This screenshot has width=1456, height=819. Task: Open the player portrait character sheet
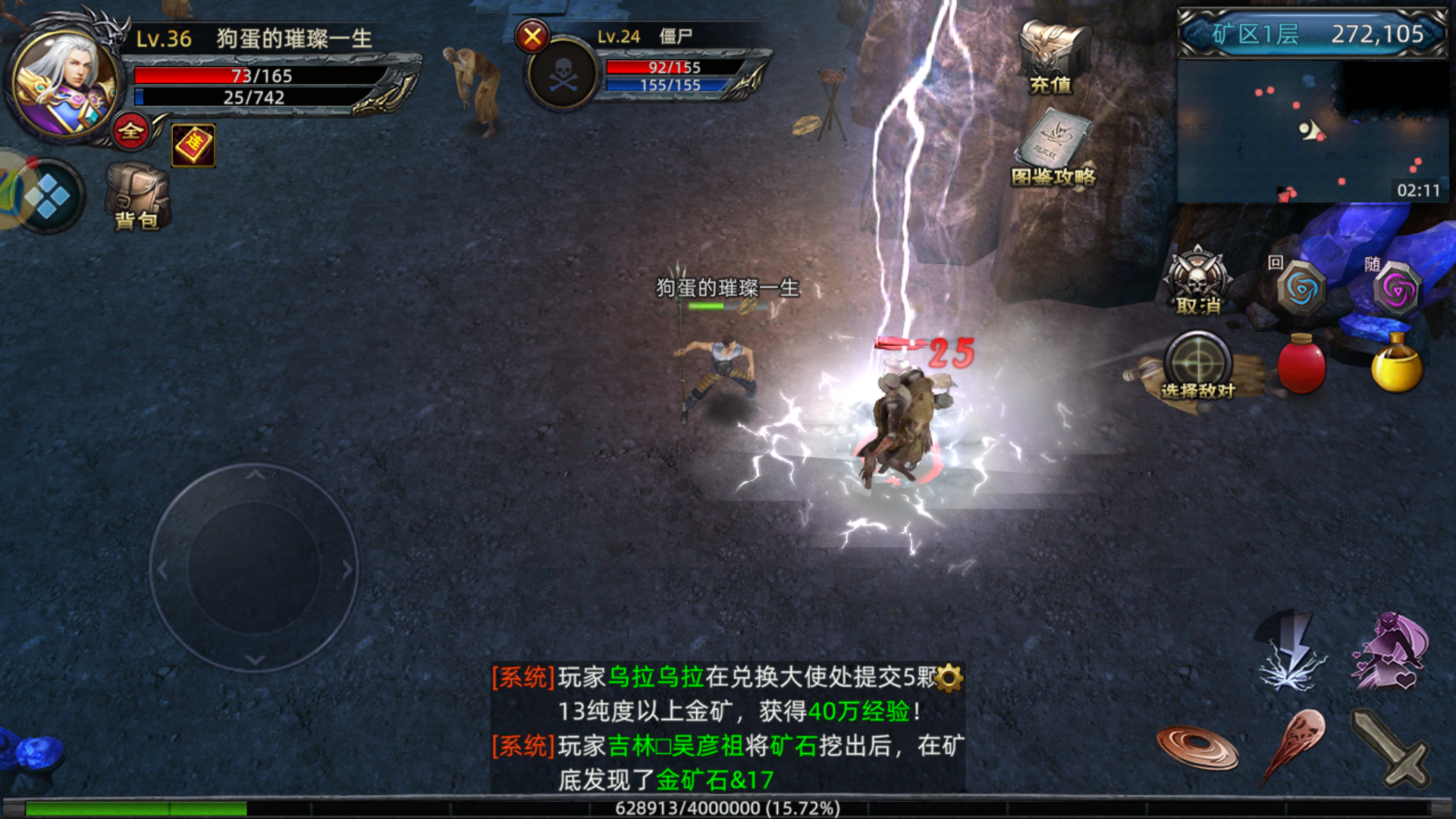click(65, 82)
